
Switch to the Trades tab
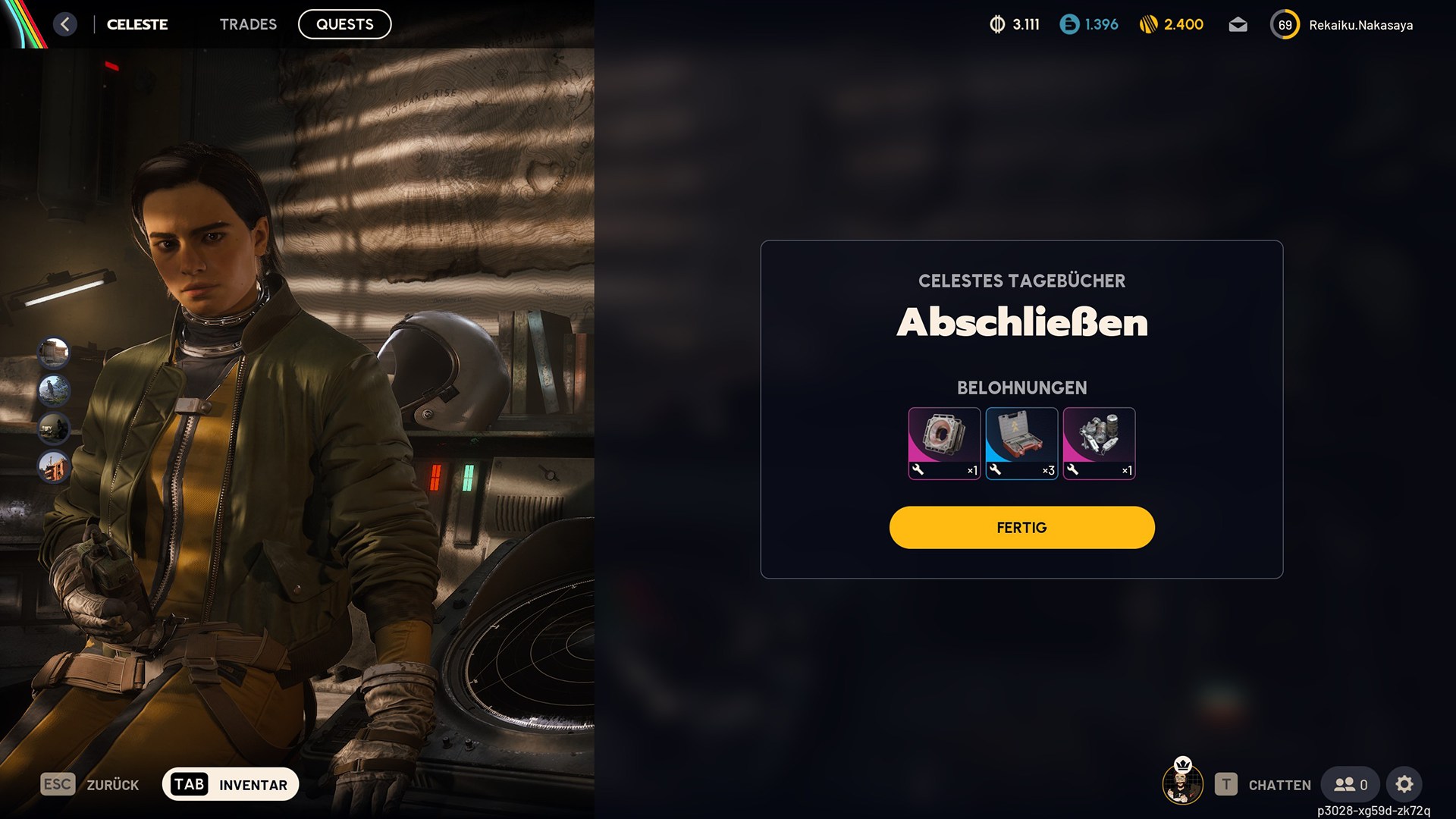tap(248, 24)
